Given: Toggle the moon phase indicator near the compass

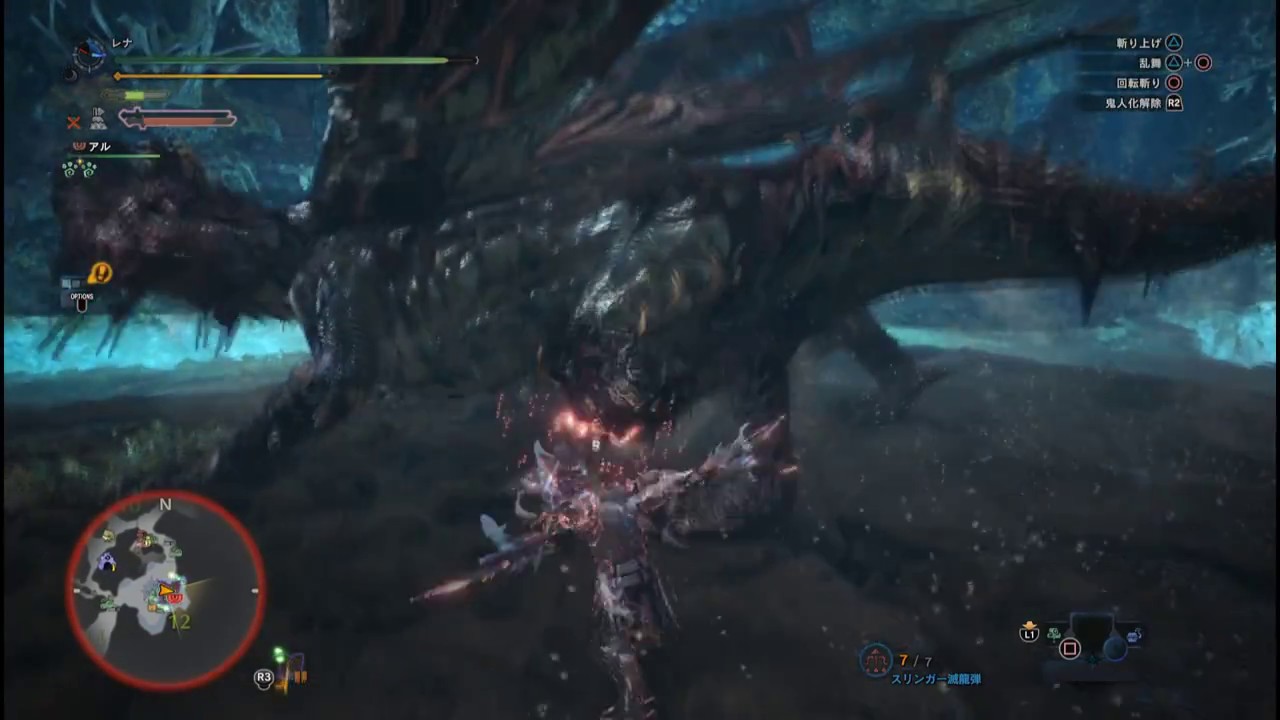Looking at the screenshot, I should tap(70, 75).
